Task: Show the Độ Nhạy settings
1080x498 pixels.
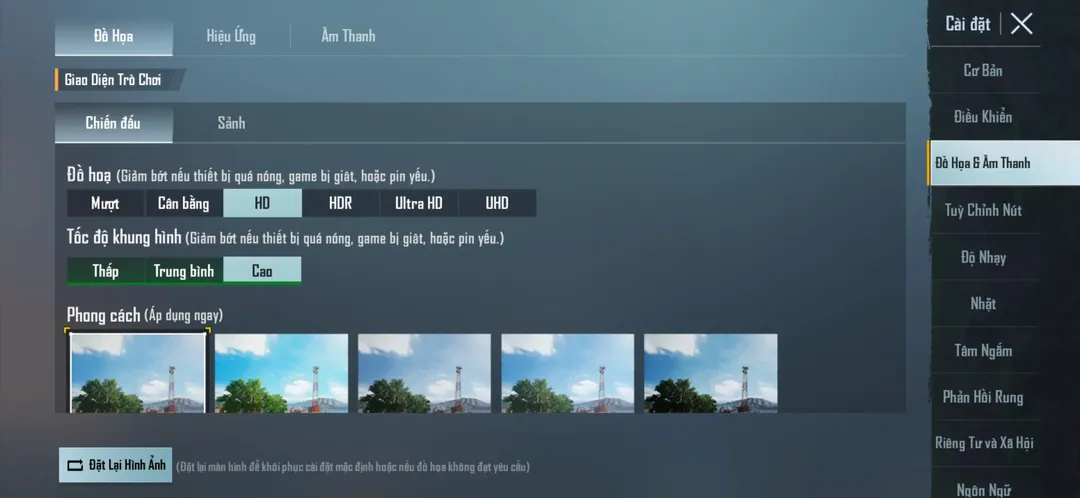Action: 983,258
